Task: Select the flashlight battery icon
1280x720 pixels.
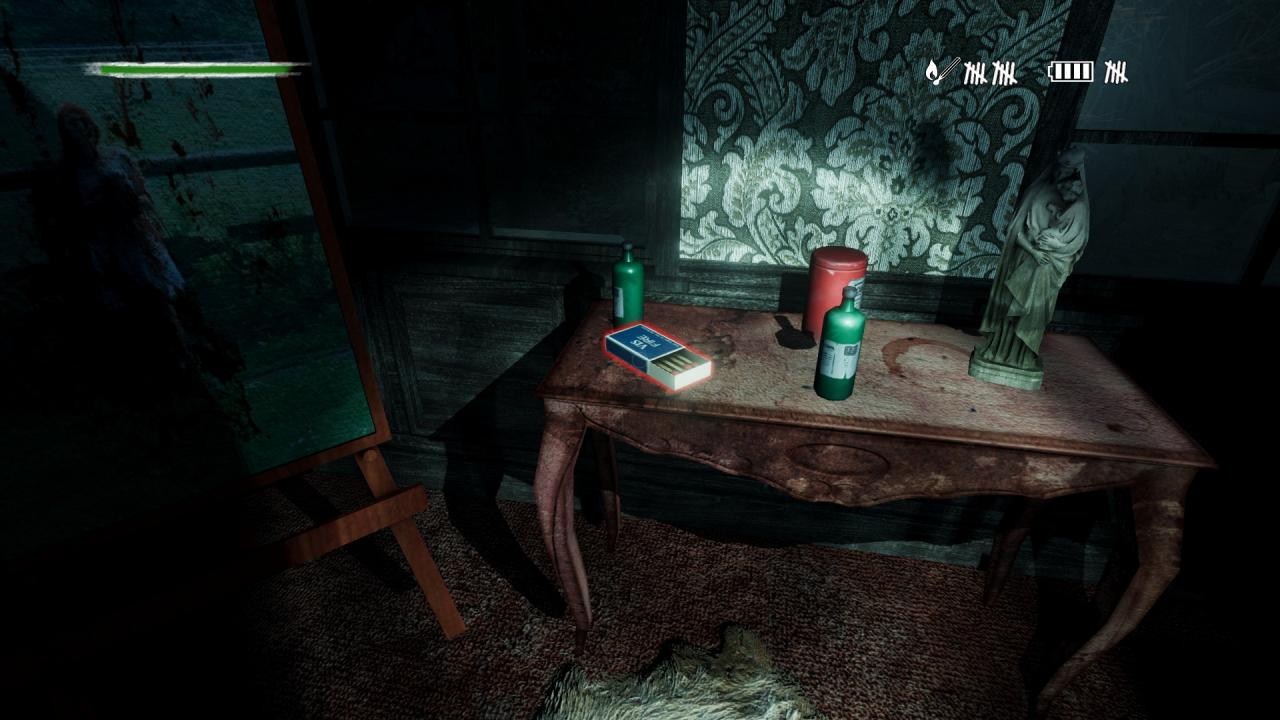Action: click(1071, 71)
